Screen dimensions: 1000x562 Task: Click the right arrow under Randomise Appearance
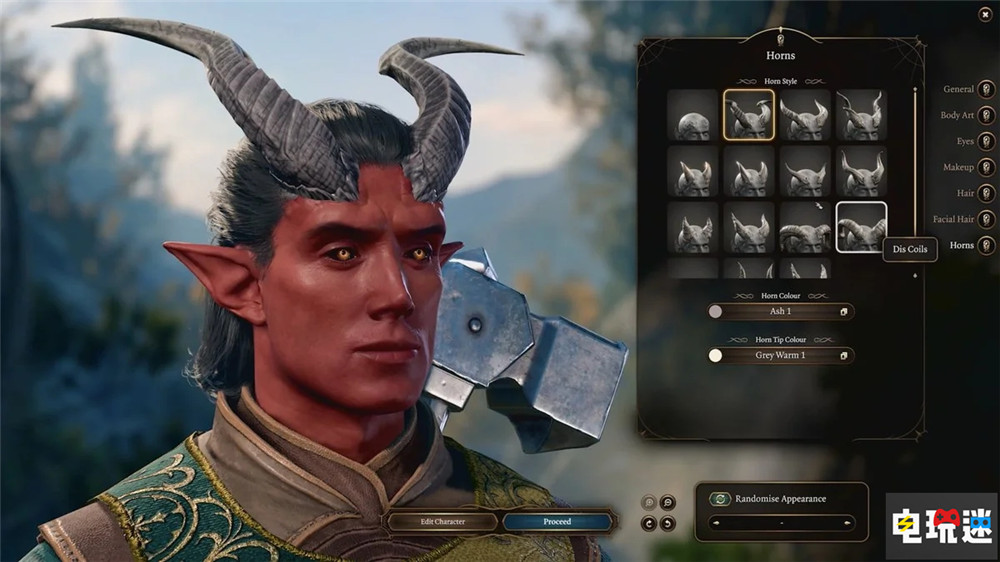(x=848, y=523)
